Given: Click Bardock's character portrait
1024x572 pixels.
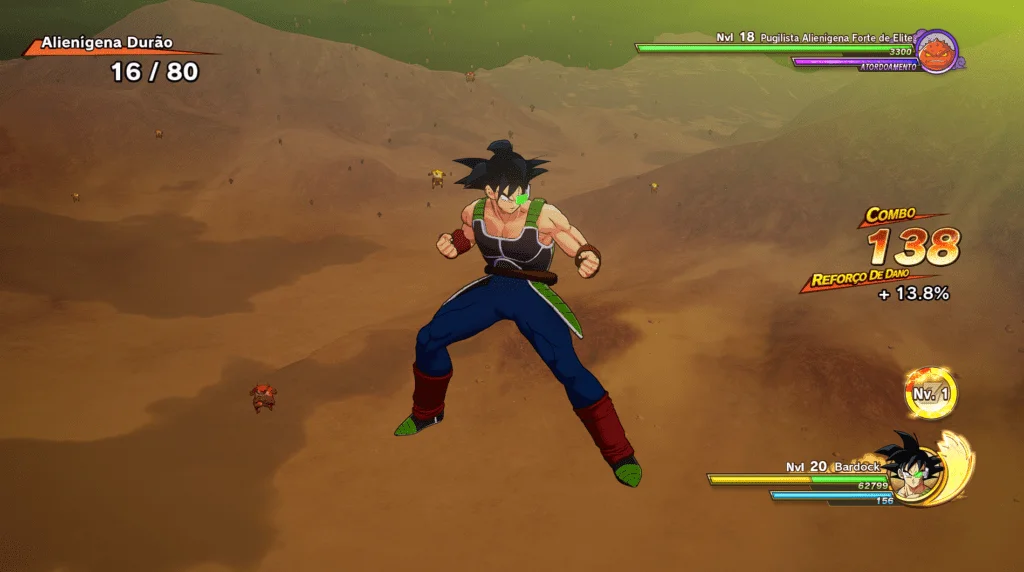Looking at the screenshot, I should pyautogui.click(x=913, y=468).
